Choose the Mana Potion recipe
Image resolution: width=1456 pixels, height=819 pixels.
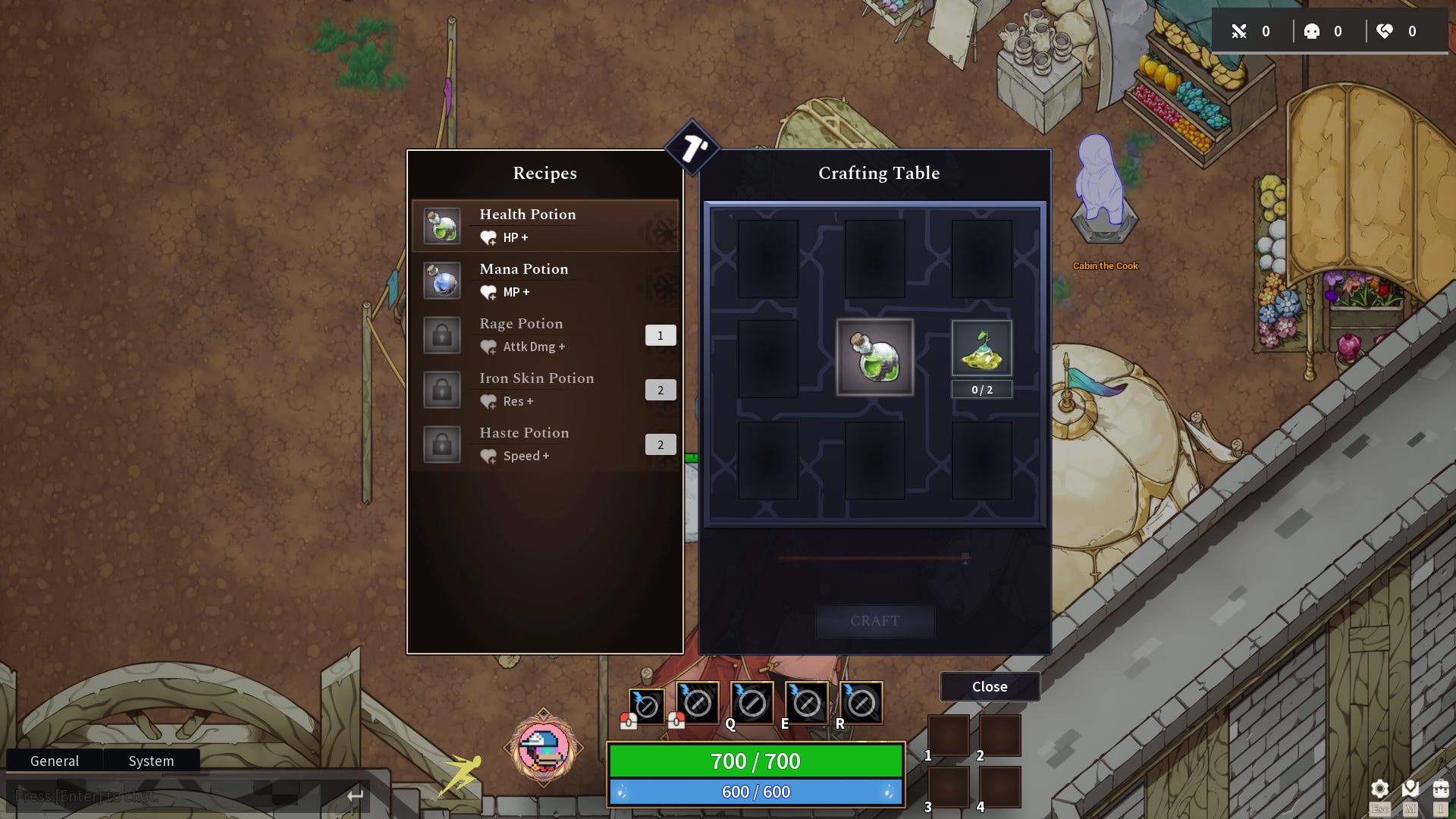tap(544, 280)
